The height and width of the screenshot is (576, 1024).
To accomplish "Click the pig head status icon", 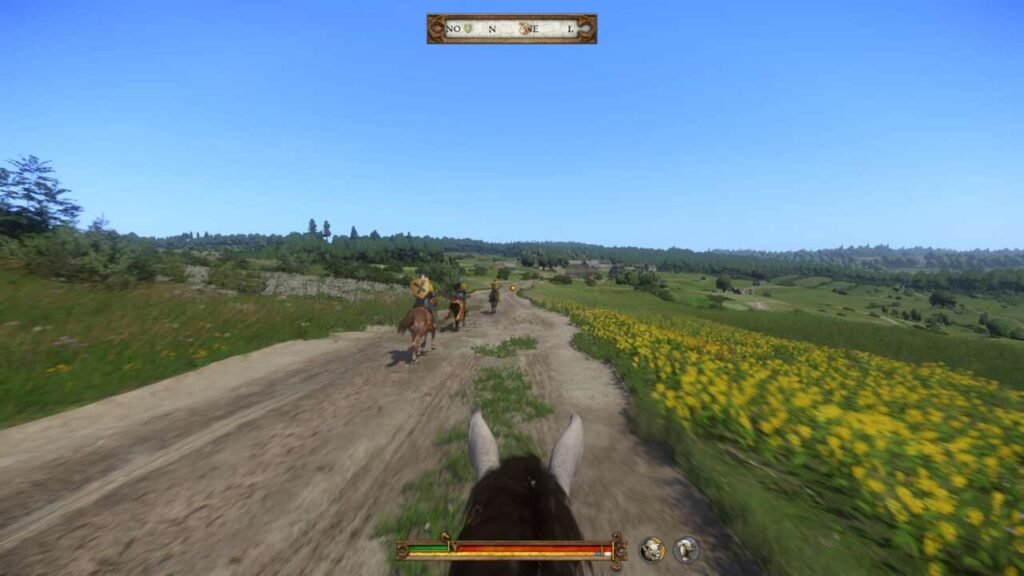I will point(652,549).
